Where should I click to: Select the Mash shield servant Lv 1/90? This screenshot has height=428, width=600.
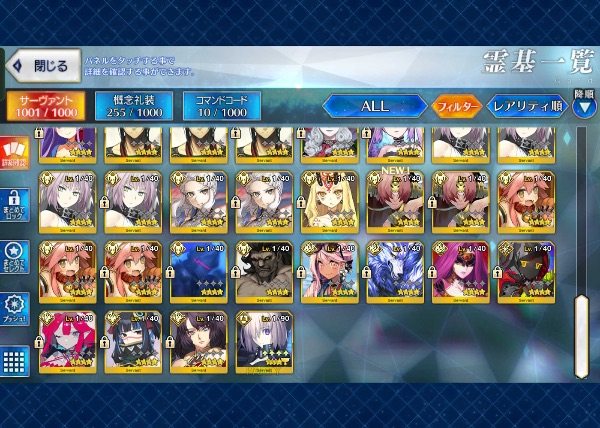(x=263, y=341)
